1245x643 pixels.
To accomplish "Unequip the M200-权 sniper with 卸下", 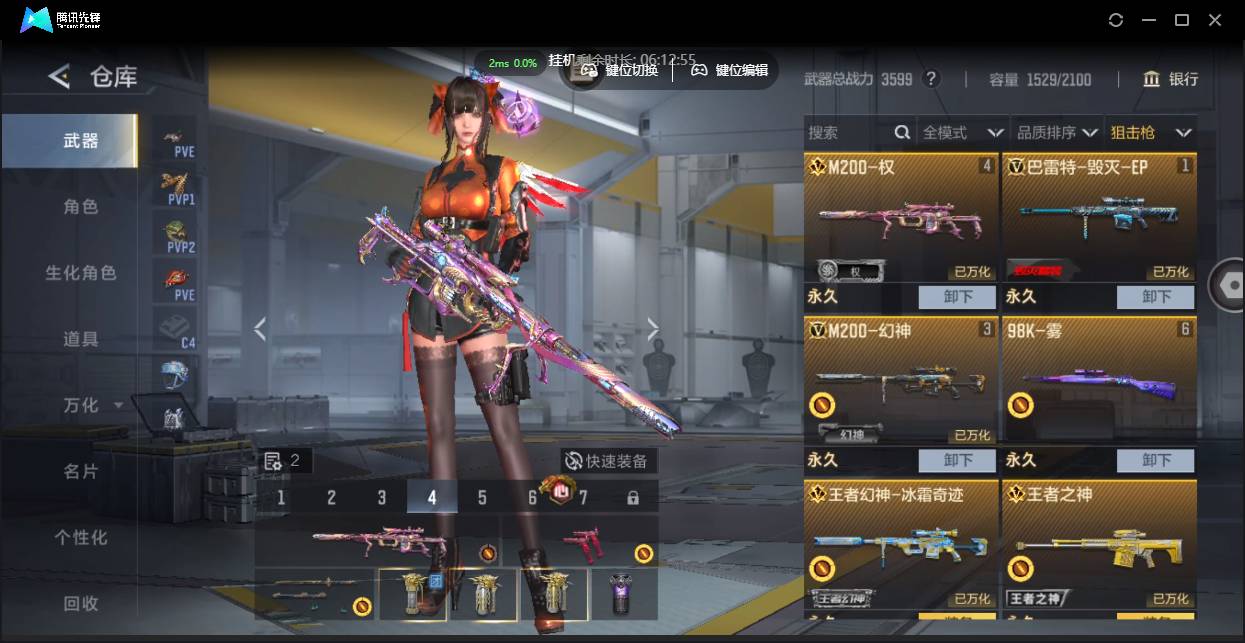I will click(957, 297).
